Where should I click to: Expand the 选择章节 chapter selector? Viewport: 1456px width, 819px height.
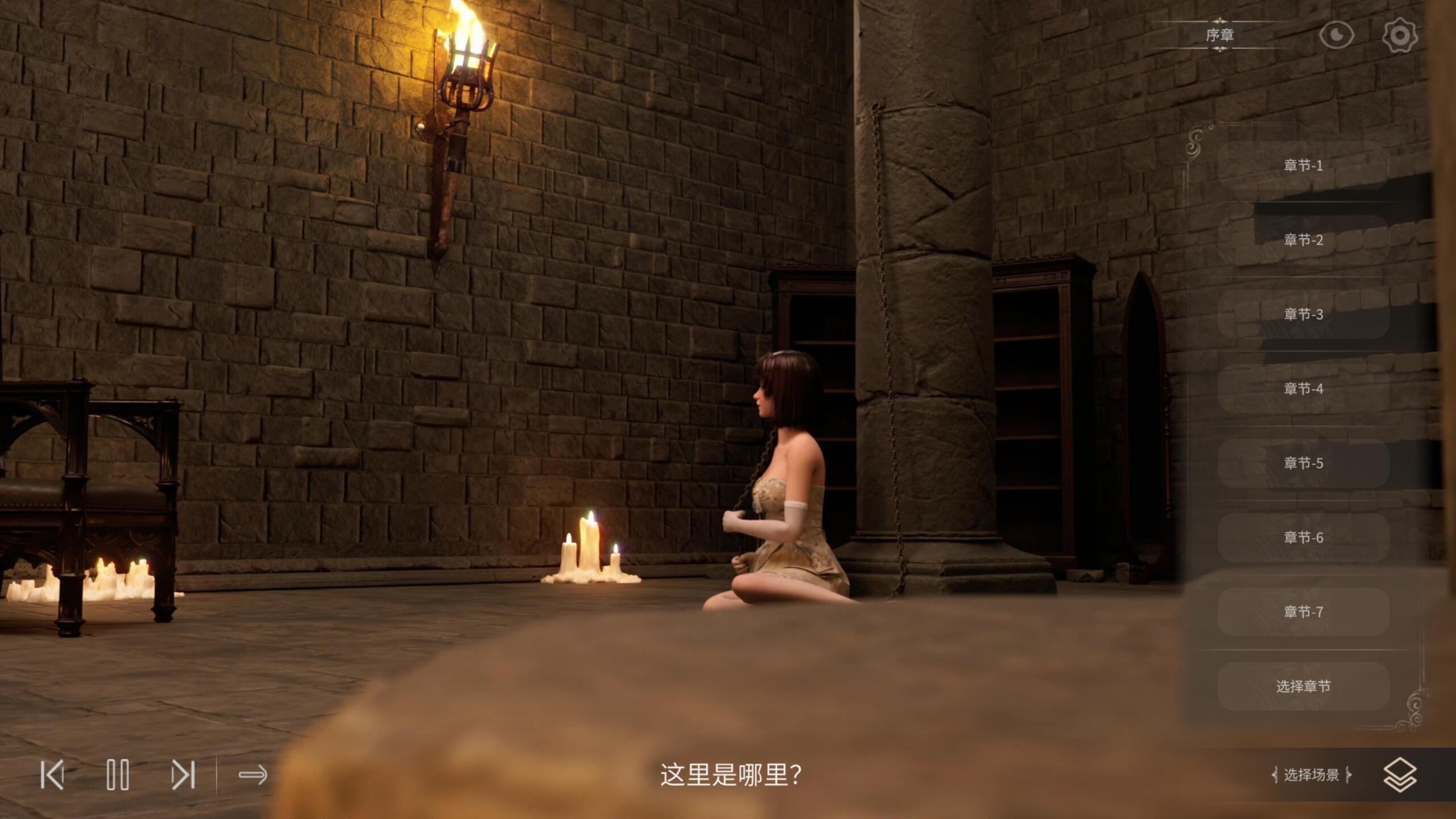point(1302,686)
